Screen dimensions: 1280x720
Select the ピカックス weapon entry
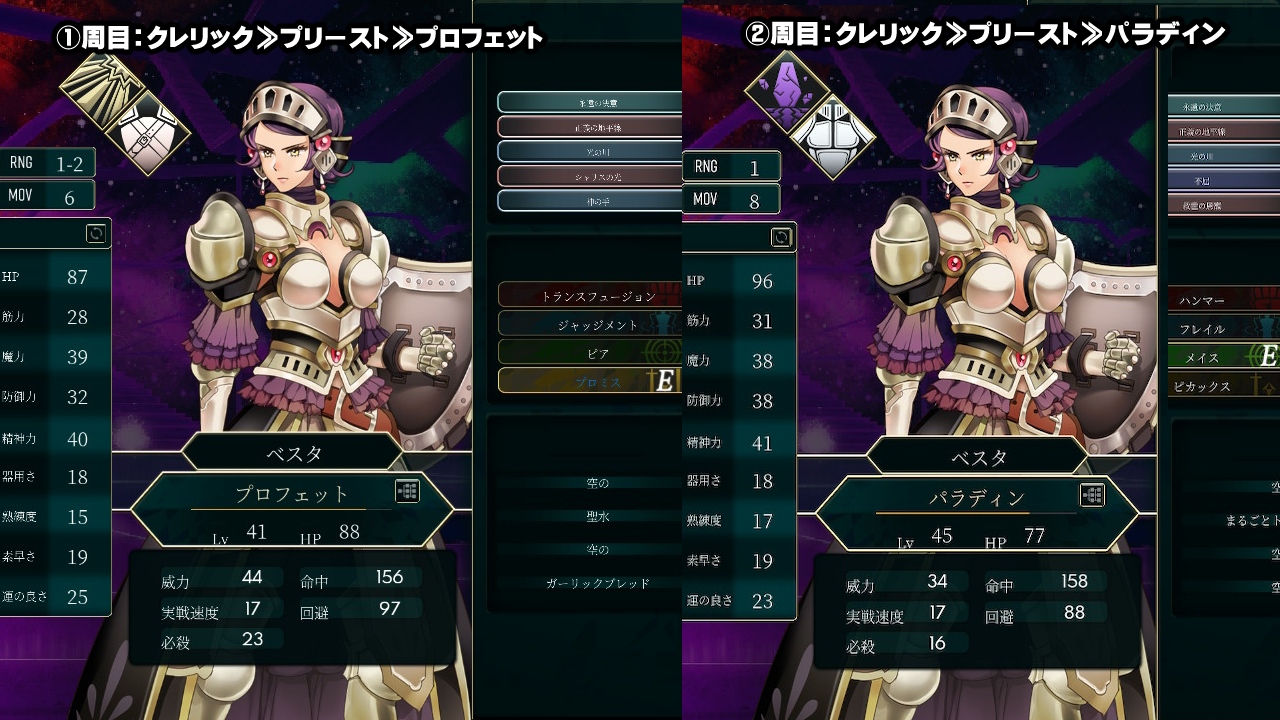(1222, 386)
